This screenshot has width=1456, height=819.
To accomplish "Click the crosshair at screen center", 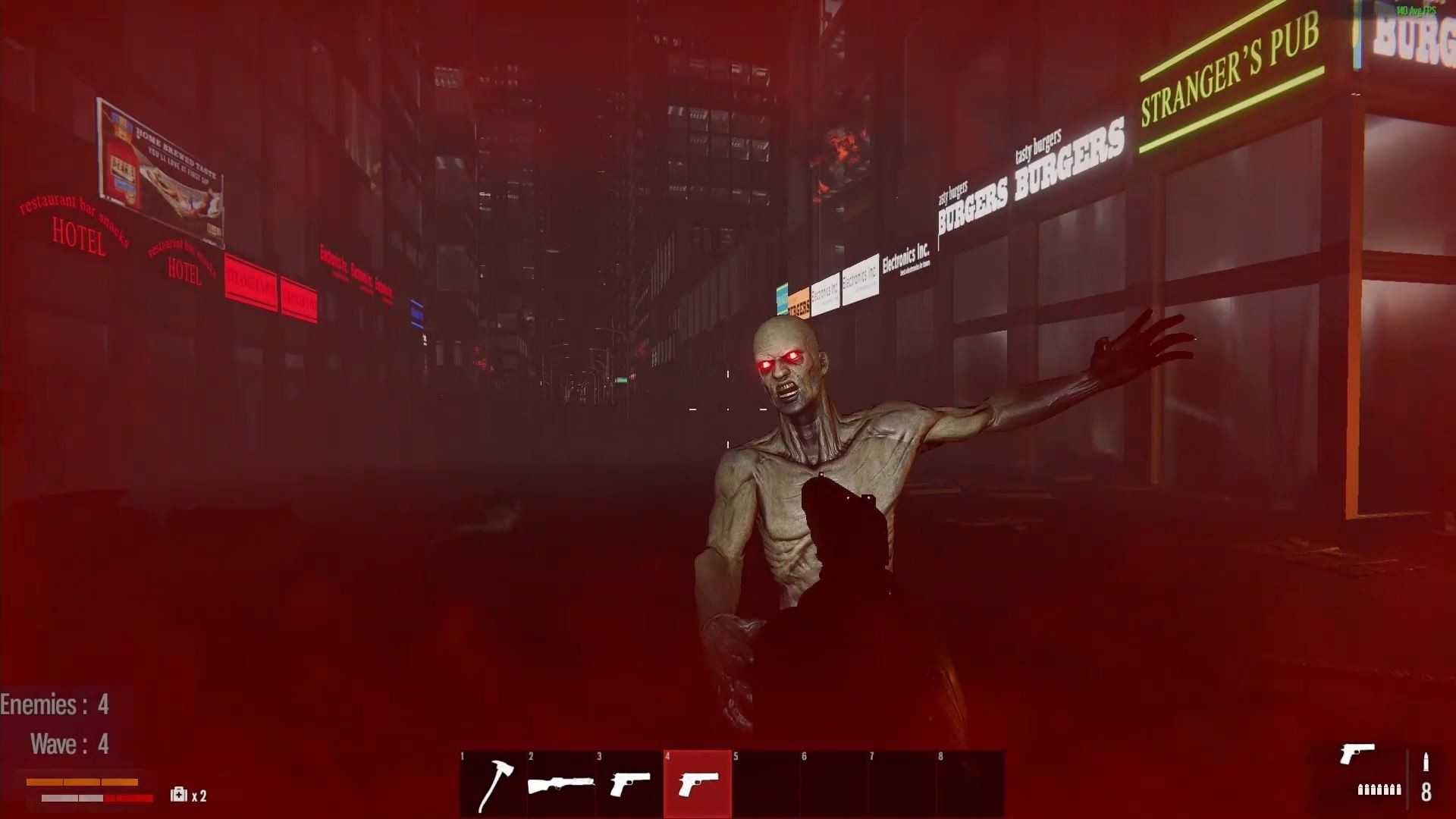I will (728, 409).
